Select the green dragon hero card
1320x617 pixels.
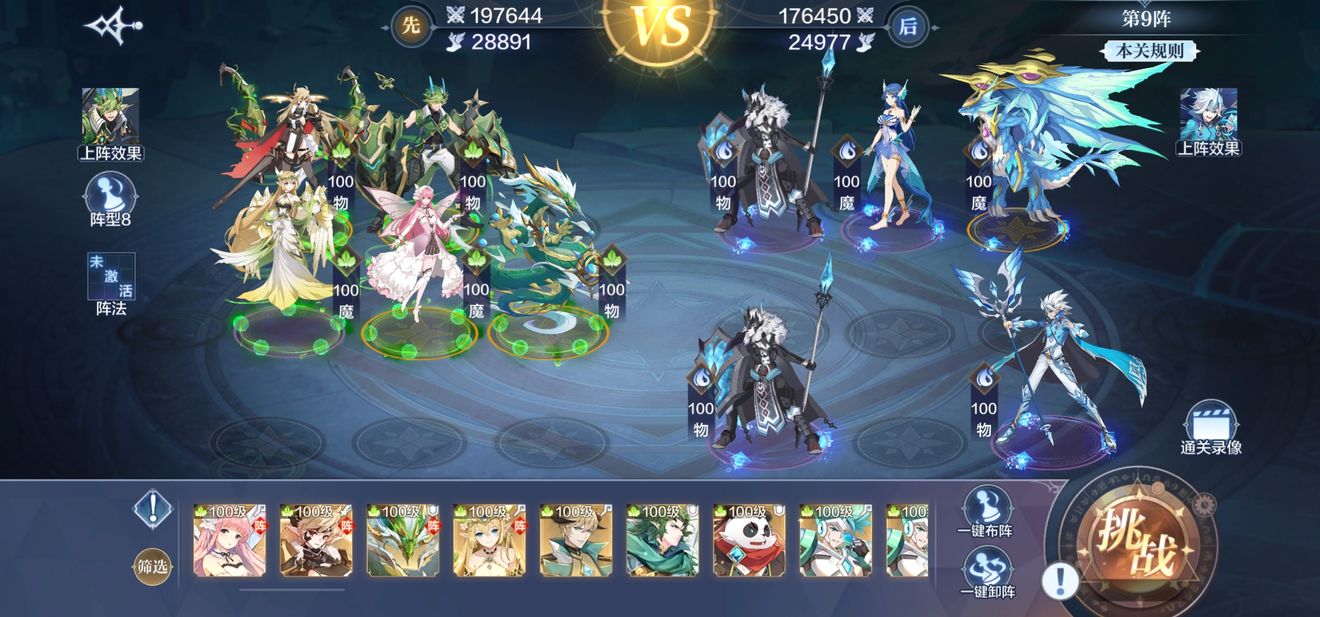point(402,541)
